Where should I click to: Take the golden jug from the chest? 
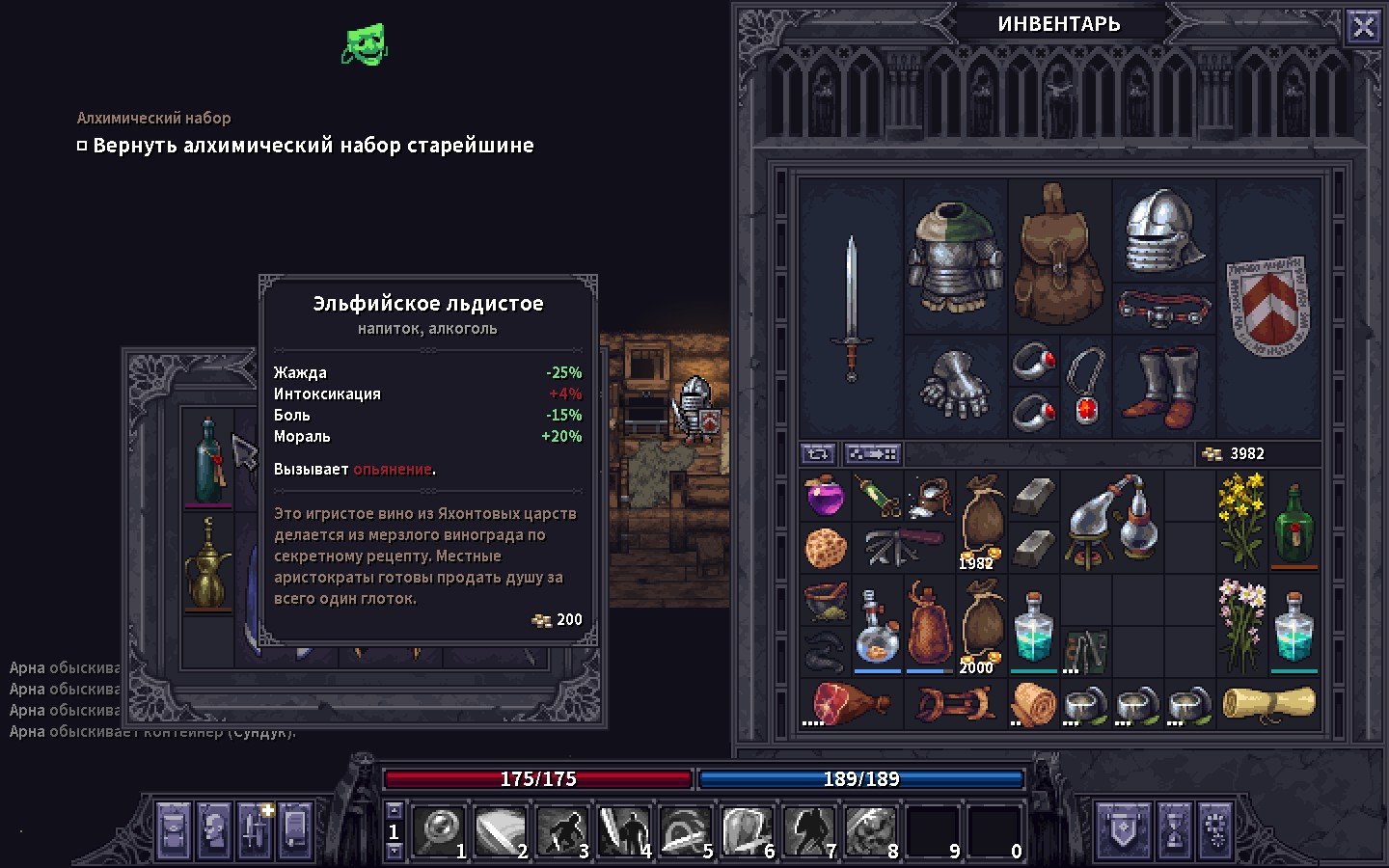[208, 562]
